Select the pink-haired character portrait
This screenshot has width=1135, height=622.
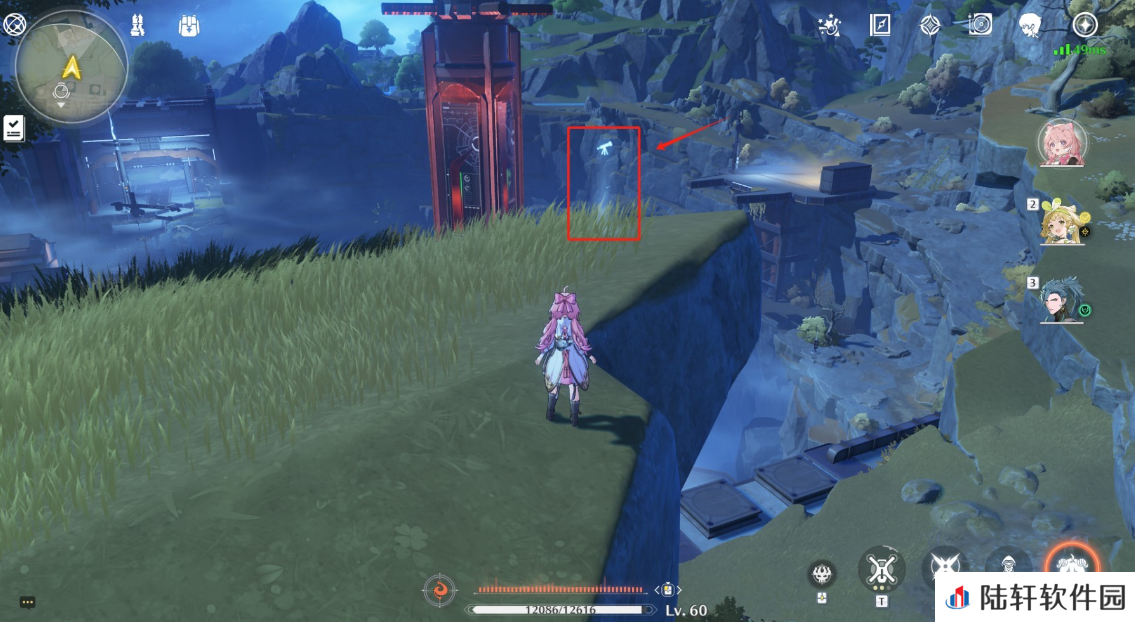point(1061,143)
